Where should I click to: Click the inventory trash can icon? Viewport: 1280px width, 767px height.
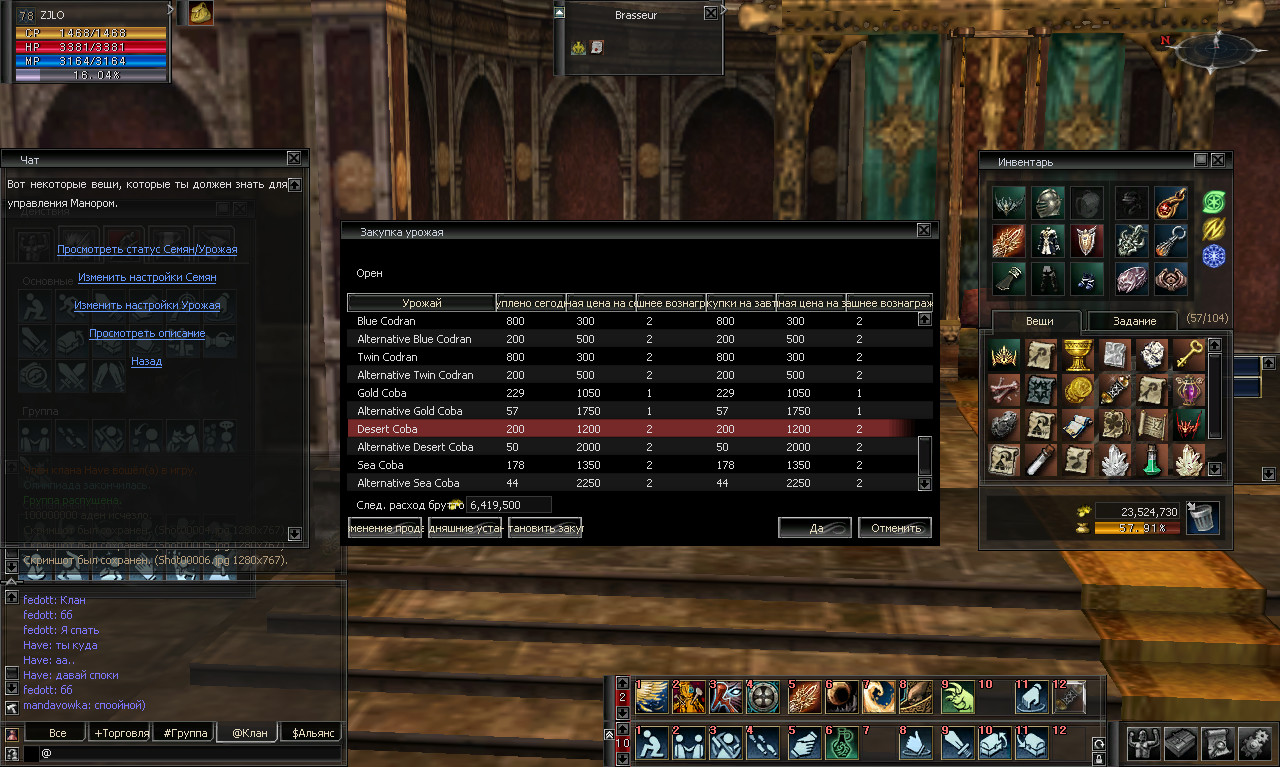[1202, 517]
